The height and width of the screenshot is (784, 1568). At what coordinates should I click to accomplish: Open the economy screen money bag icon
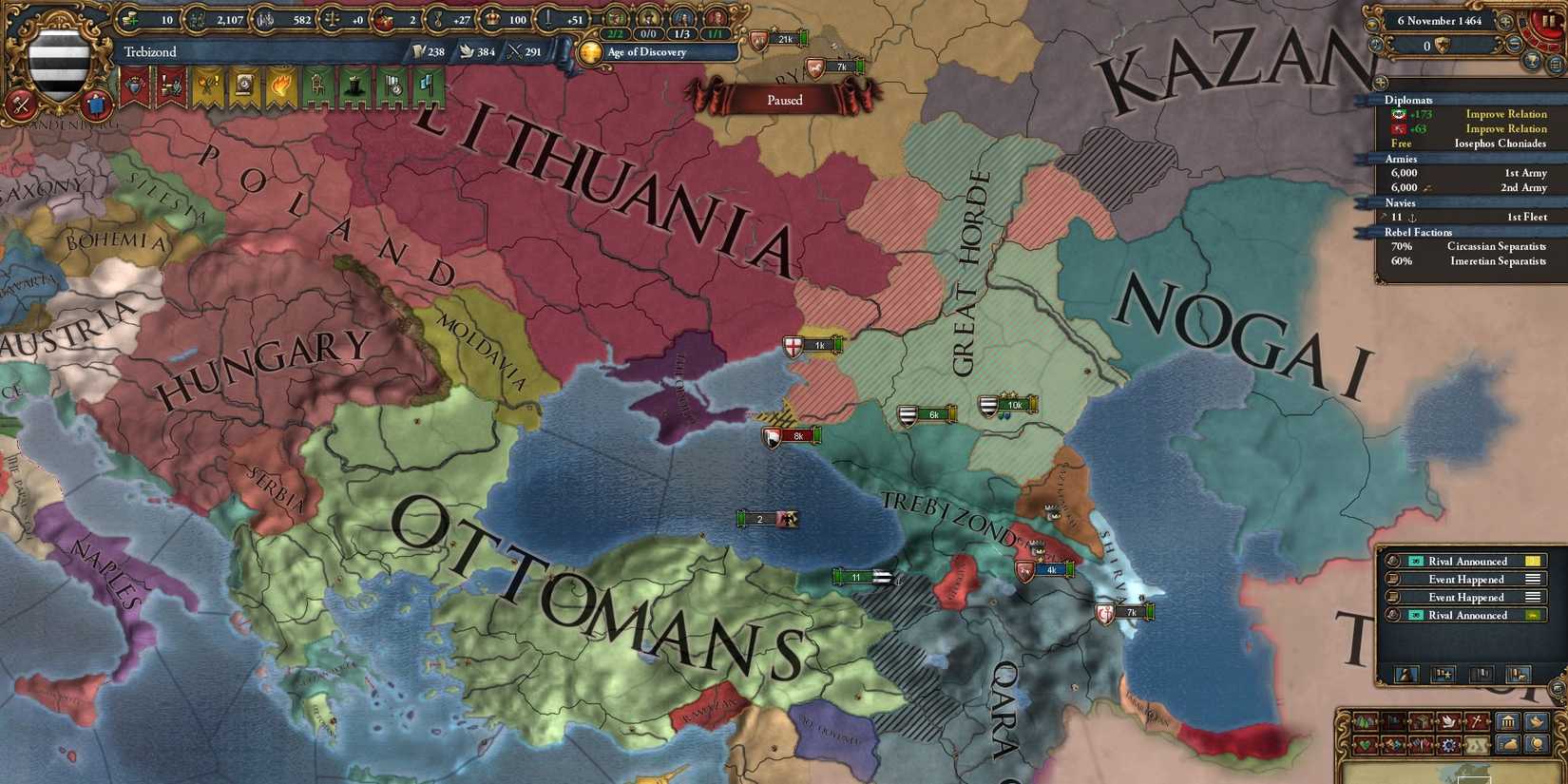click(x=1509, y=744)
